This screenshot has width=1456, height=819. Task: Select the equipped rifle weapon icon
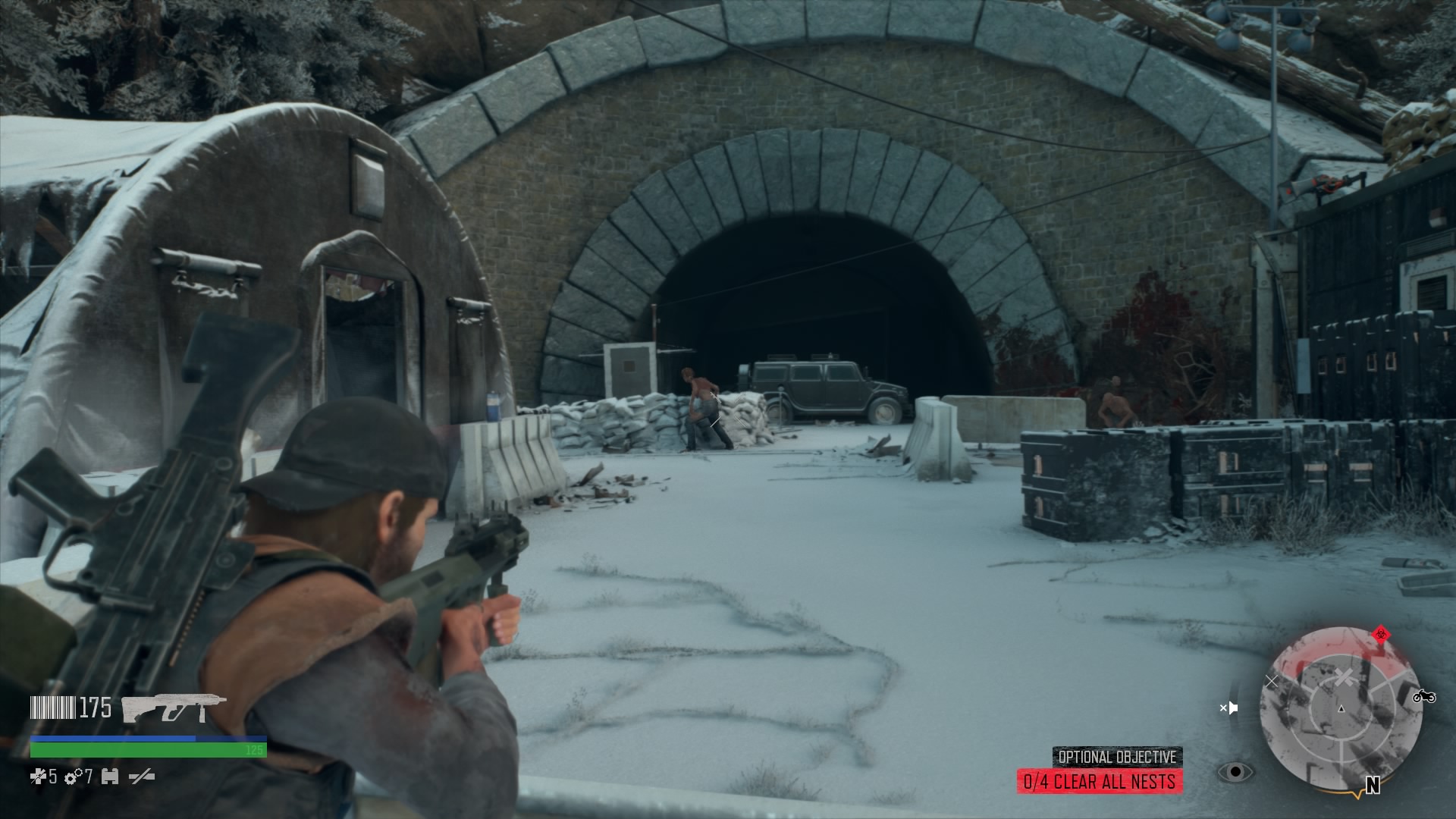(x=174, y=708)
